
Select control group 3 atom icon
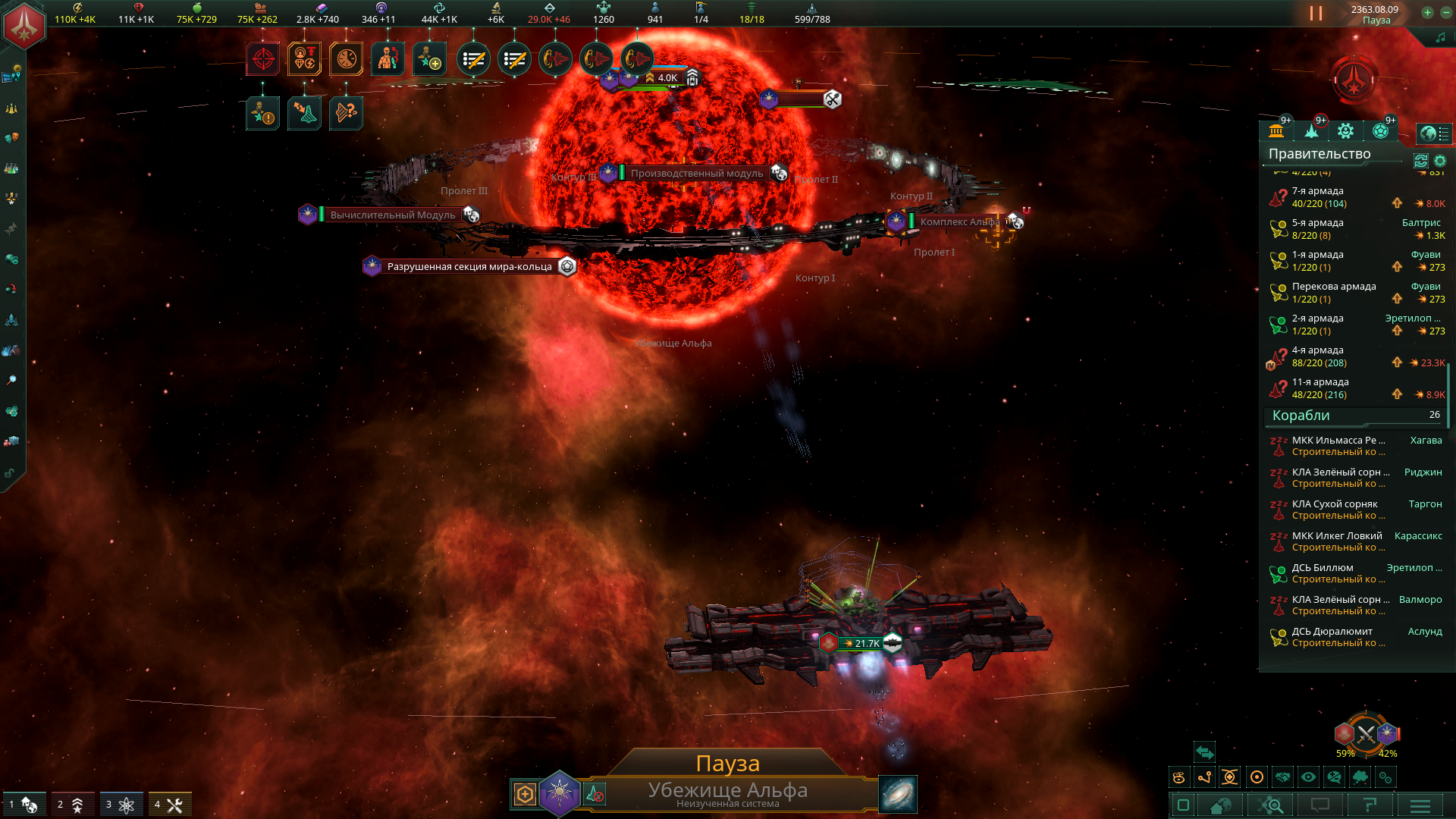tap(121, 805)
